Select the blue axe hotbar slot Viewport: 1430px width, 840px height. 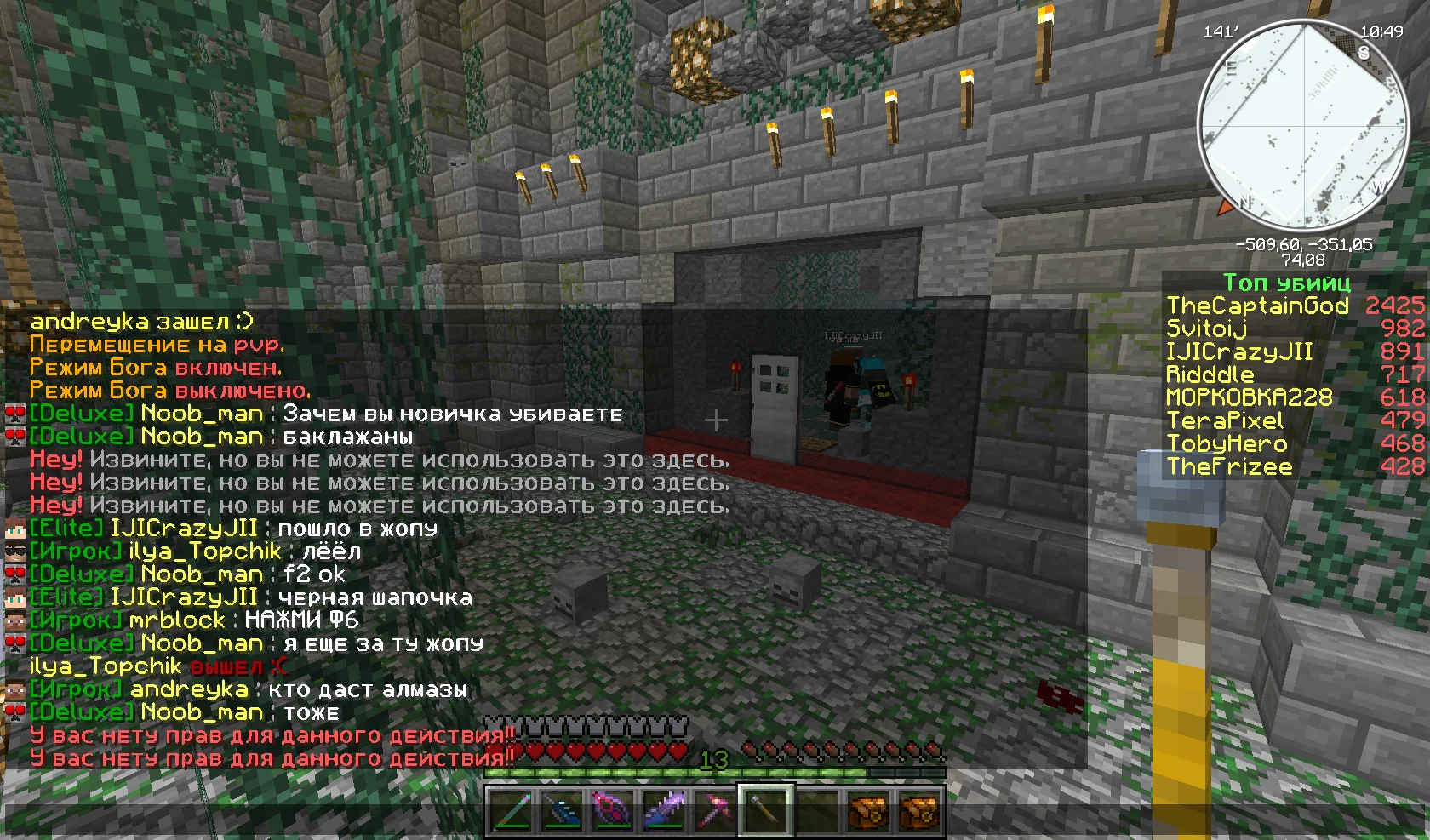coord(563,809)
